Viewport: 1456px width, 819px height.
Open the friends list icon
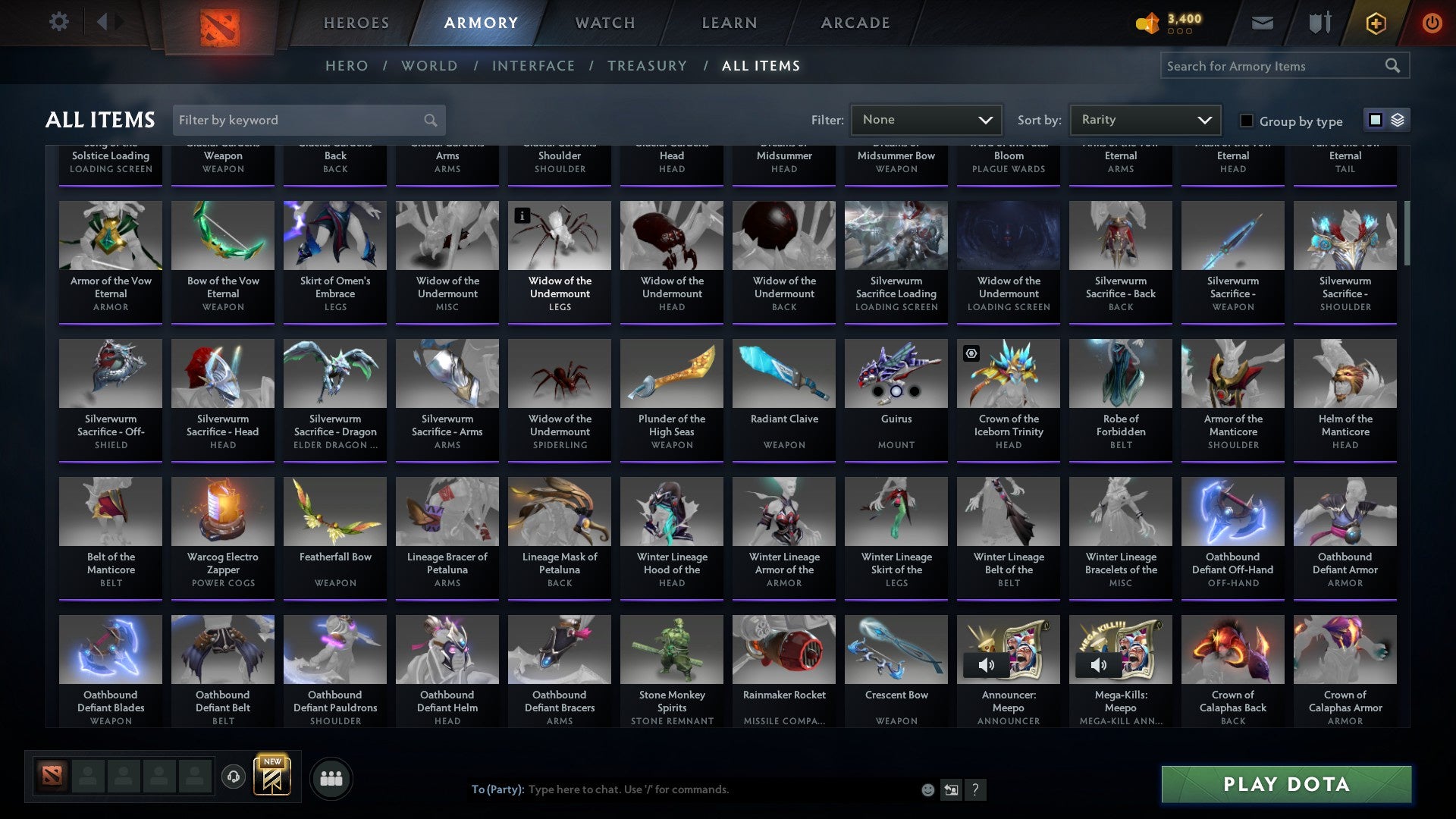[331, 777]
